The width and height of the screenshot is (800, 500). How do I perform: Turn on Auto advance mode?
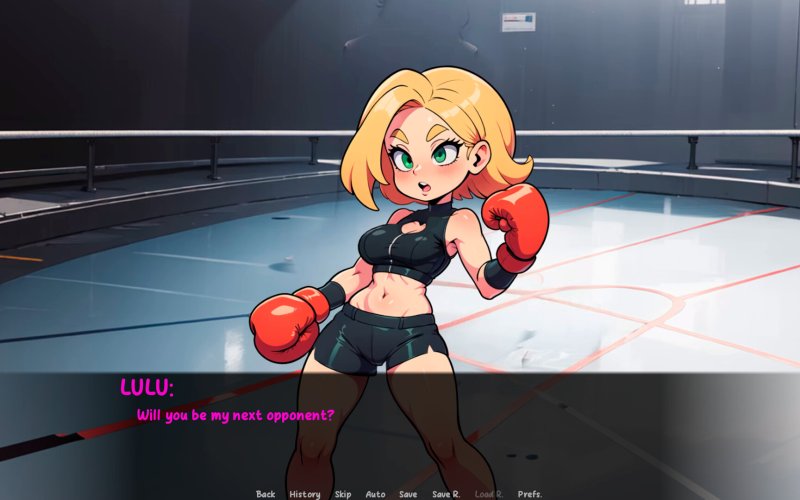pyautogui.click(x=375, y=494)
